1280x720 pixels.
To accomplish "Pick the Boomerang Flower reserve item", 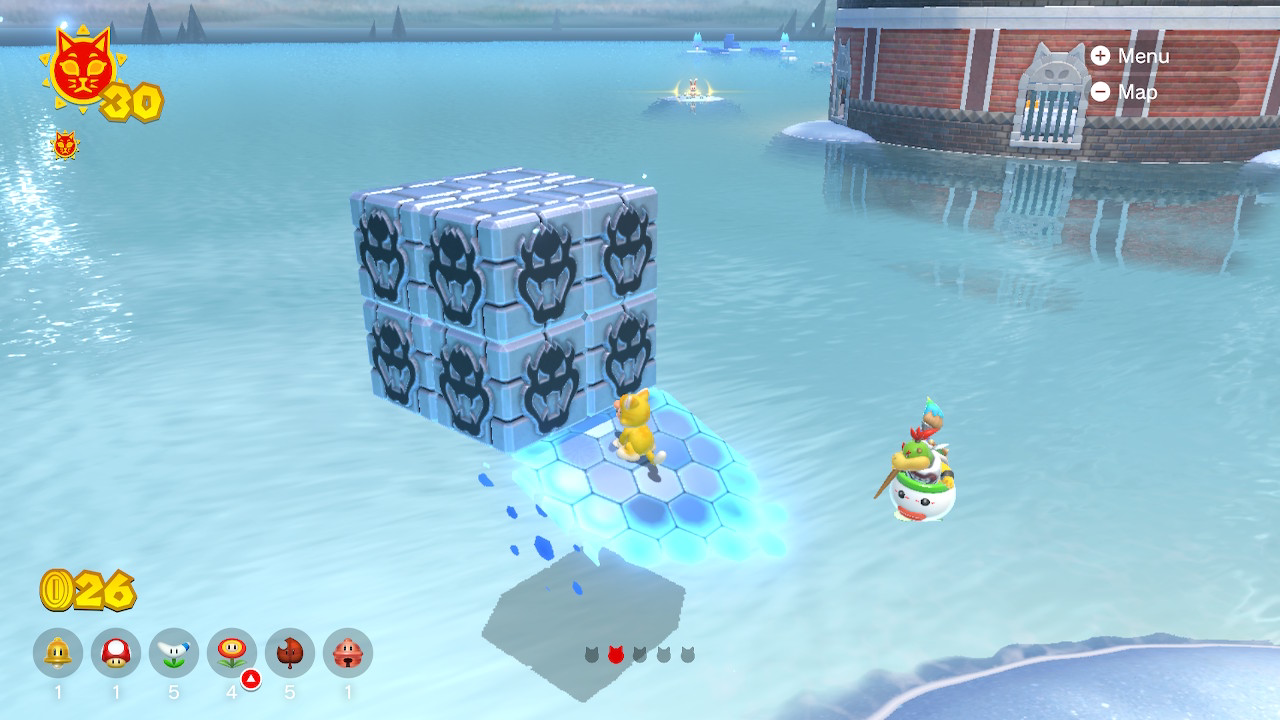I will pyautogui.click(x=174, y=653).
